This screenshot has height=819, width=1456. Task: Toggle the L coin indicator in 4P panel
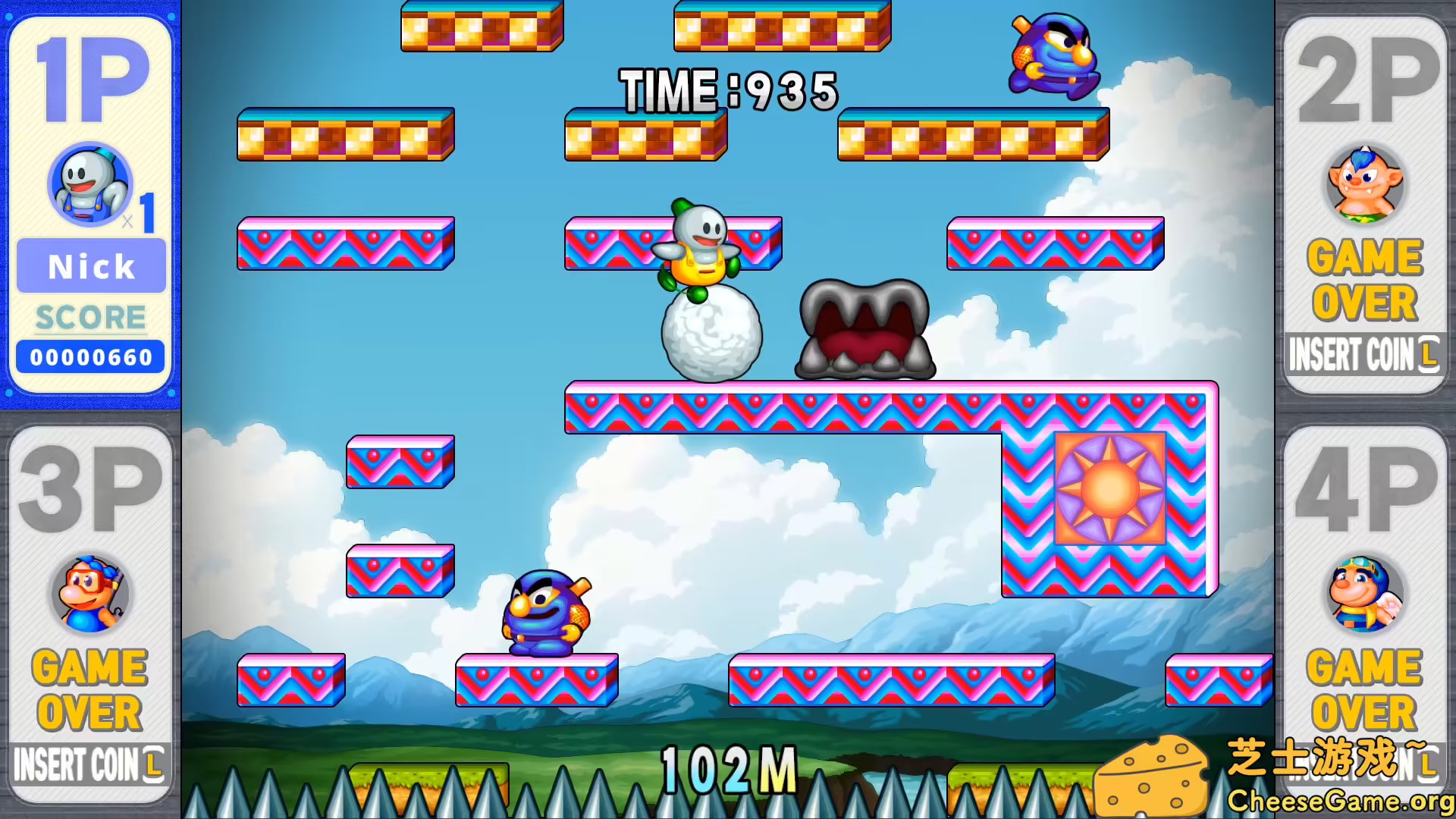pyautogui.click(x=1429, y=764)
